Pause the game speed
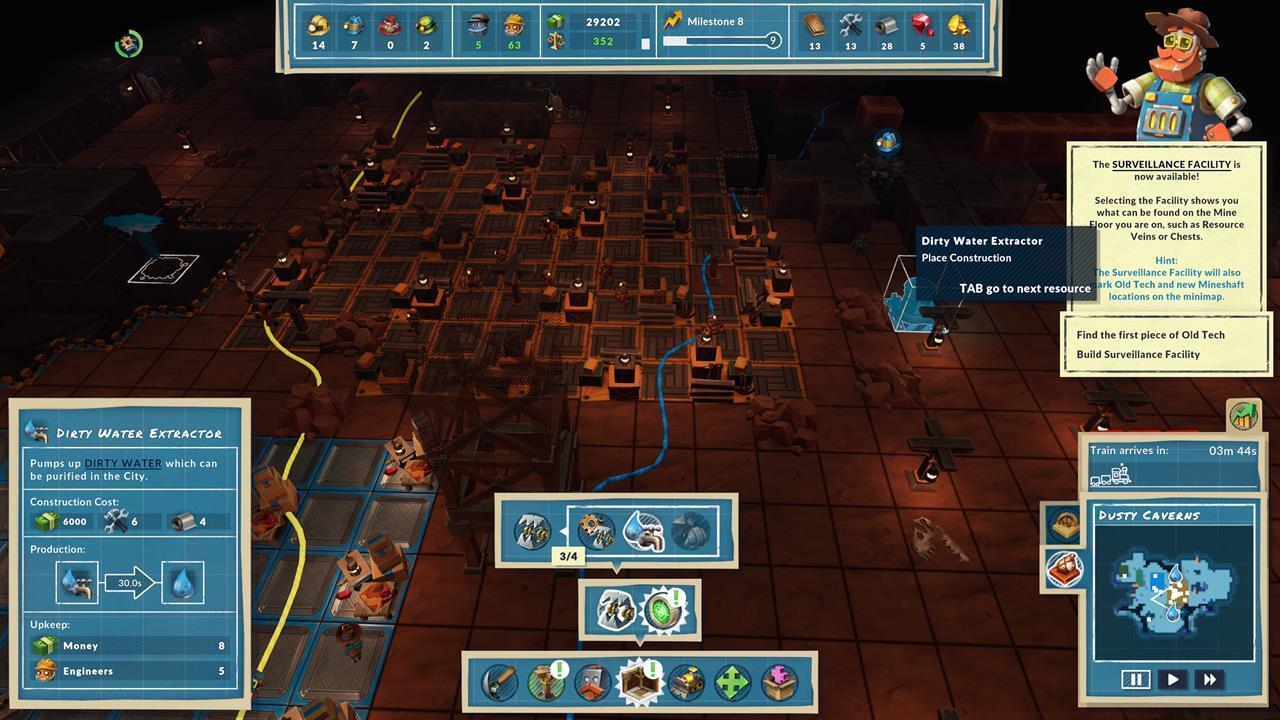This screenshot has width=1280, height=720. [1136, 679]
